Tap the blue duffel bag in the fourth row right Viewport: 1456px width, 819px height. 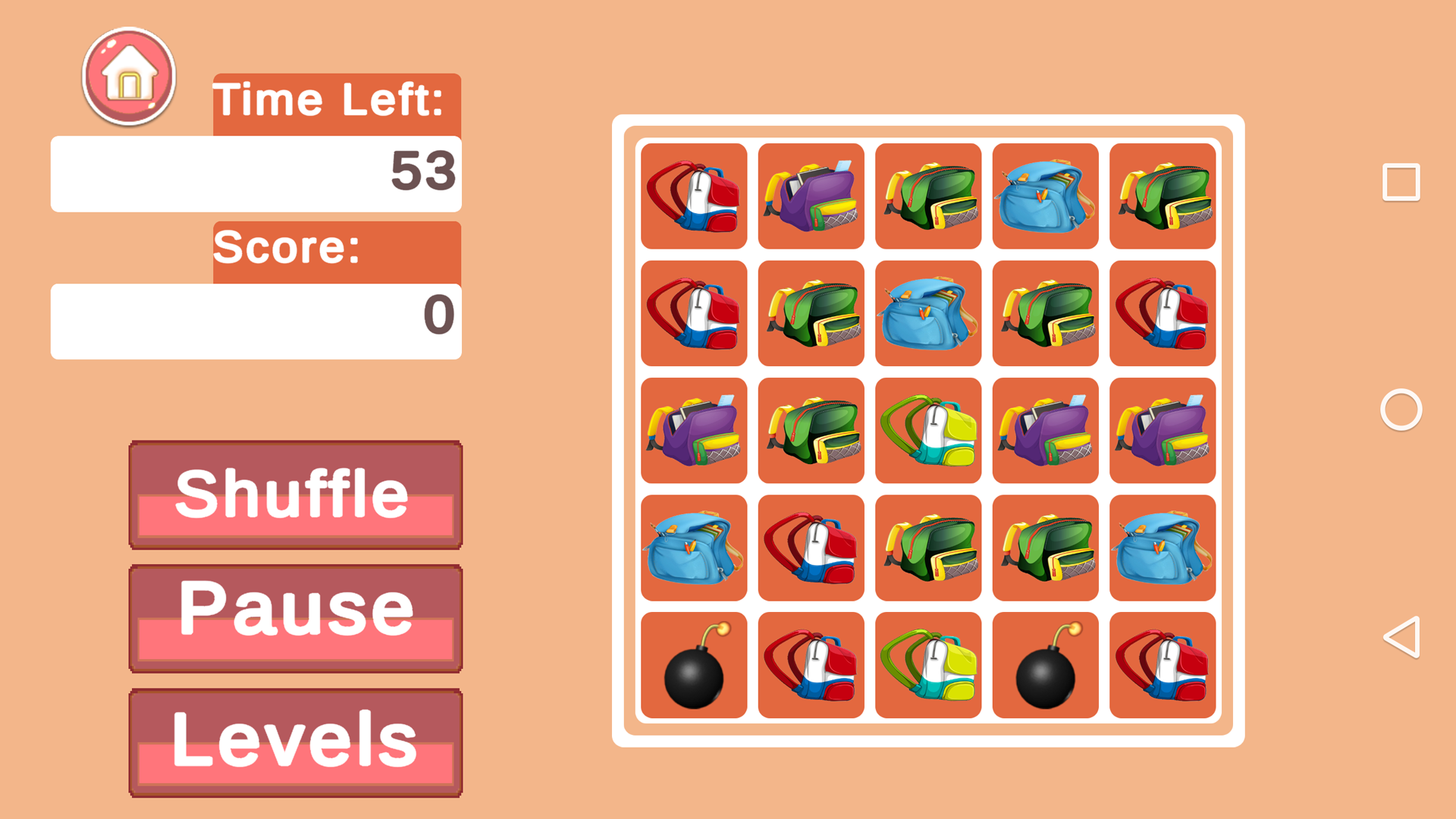coord(1163,549)
